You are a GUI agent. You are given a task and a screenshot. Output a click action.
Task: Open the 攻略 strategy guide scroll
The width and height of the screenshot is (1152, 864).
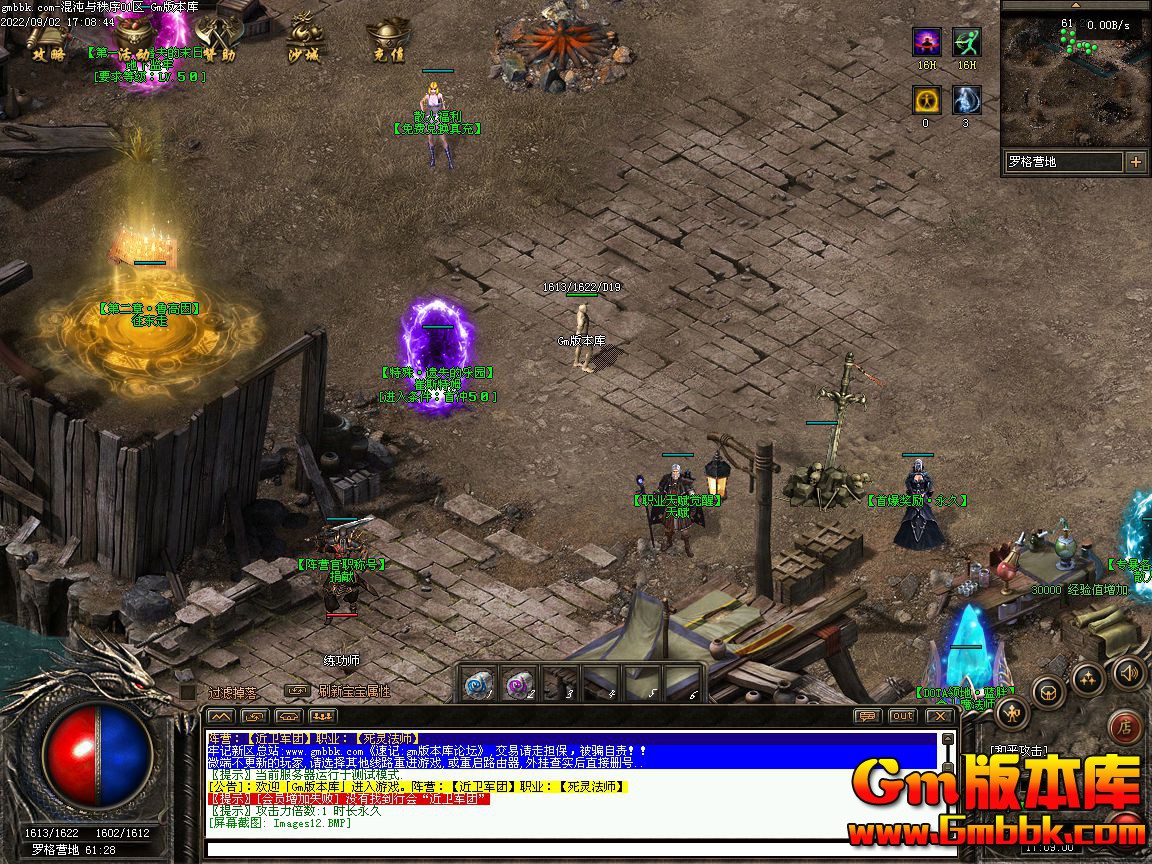(47, 40)
